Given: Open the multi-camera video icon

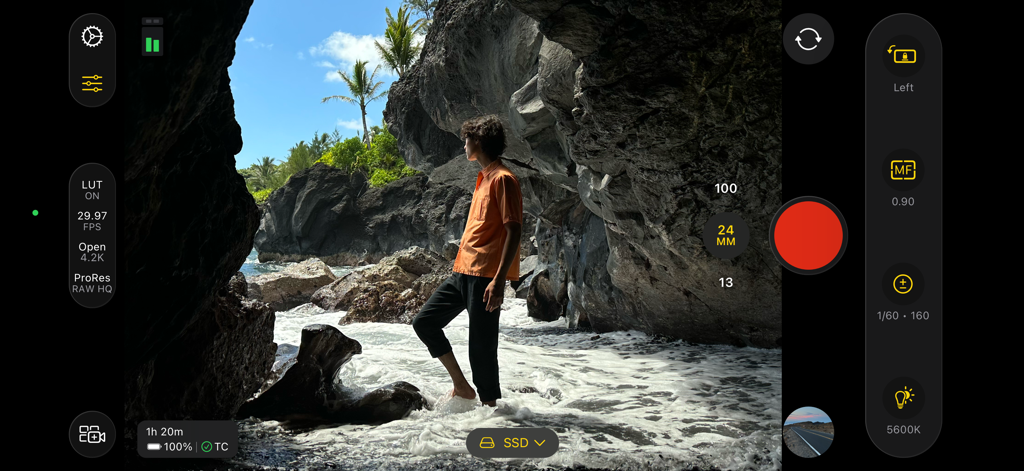Looking at the screenshot, I should pos(92,435).
